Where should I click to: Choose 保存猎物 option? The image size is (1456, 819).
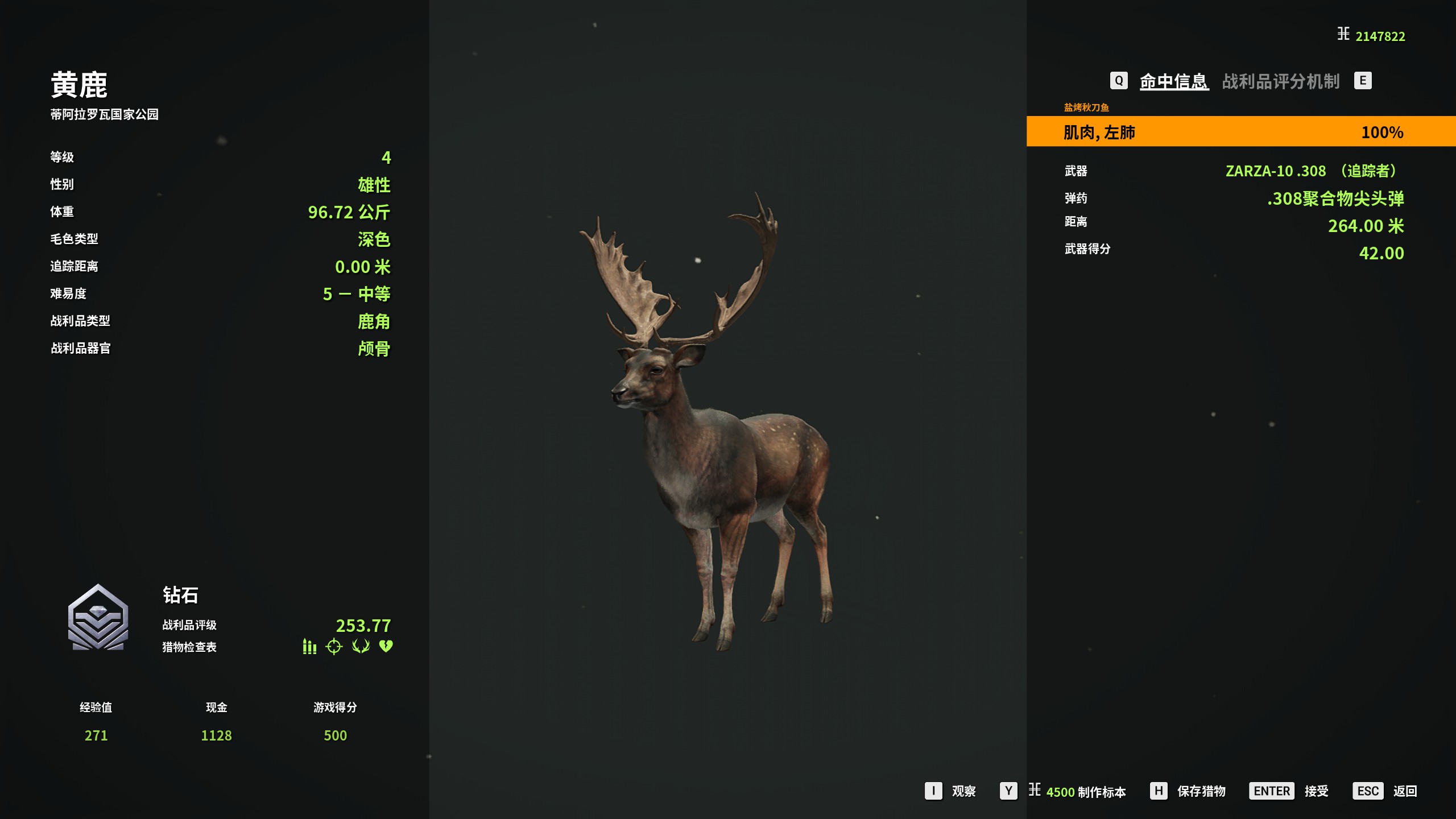tap(1201, 791)
